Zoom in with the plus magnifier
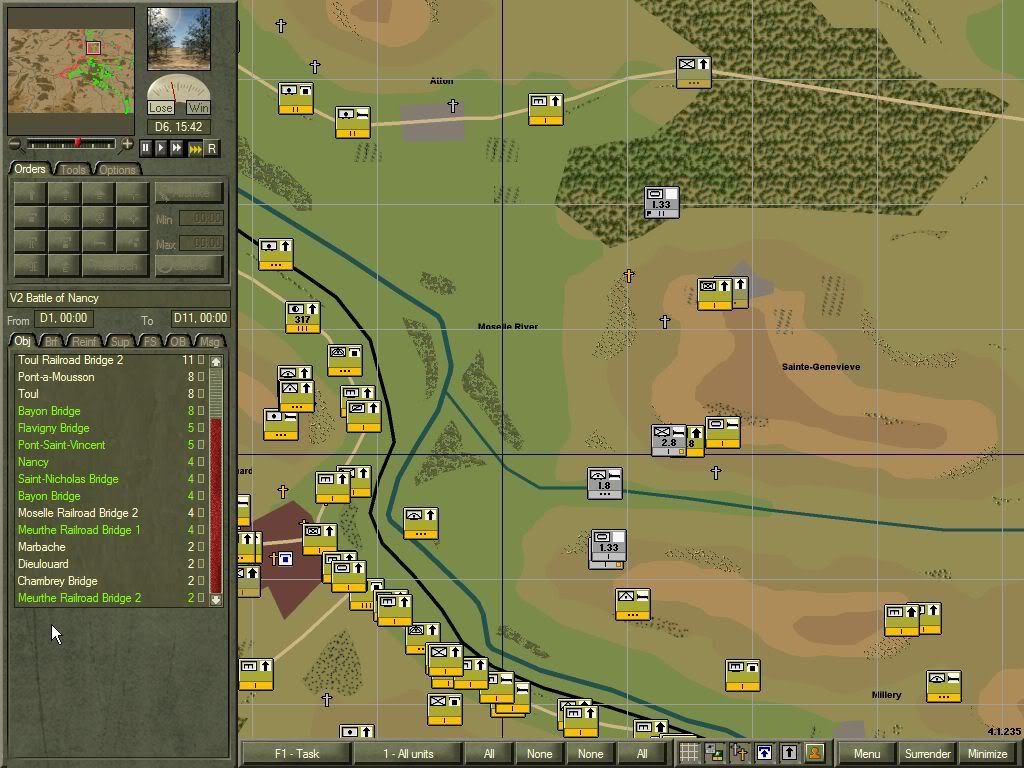The height and width of the screenshot is (768, 1024). click(127, 145)
